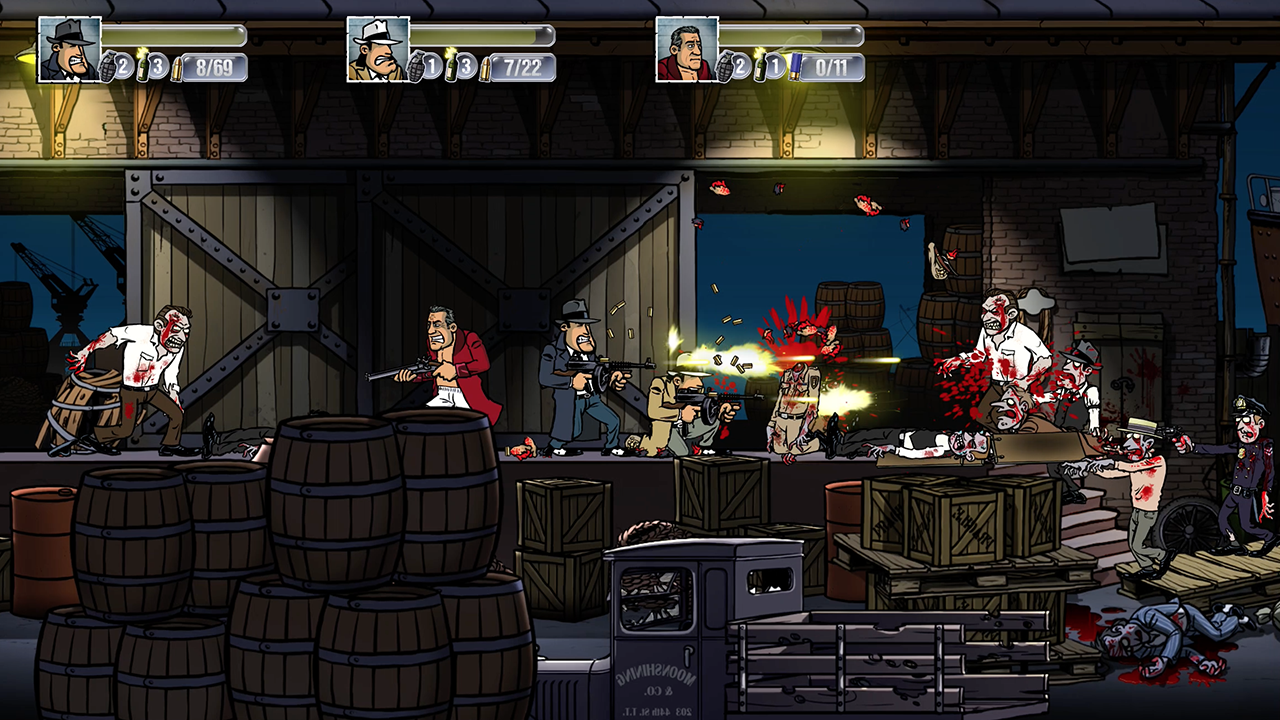Click the red jacket player's shotgun shell icon

[x=795, y=67]
